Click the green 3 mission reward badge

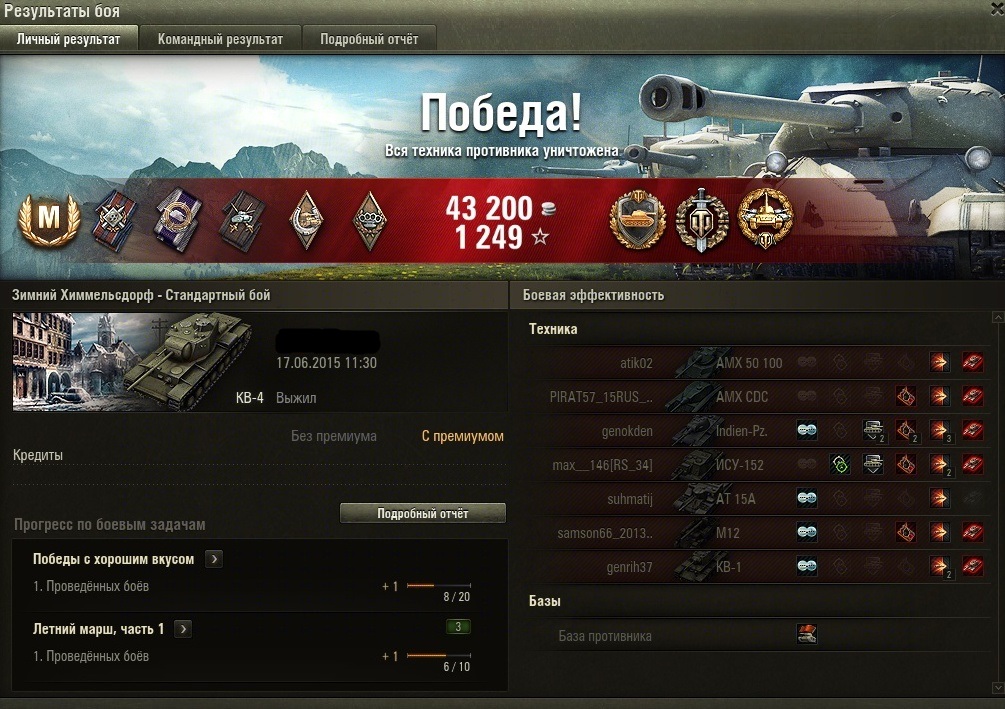(x=458, y=627)
